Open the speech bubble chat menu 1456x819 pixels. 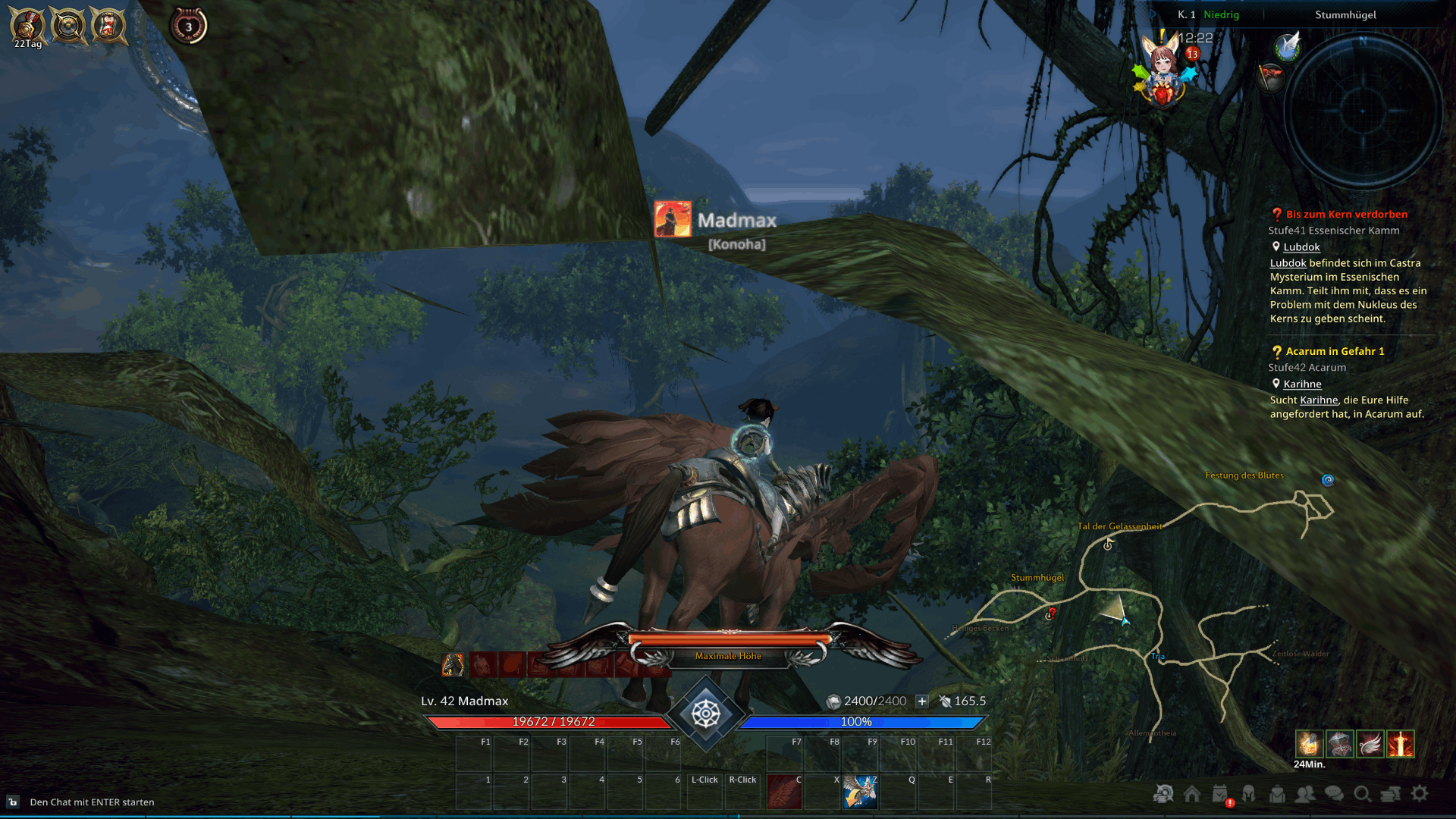(1334, 793)
